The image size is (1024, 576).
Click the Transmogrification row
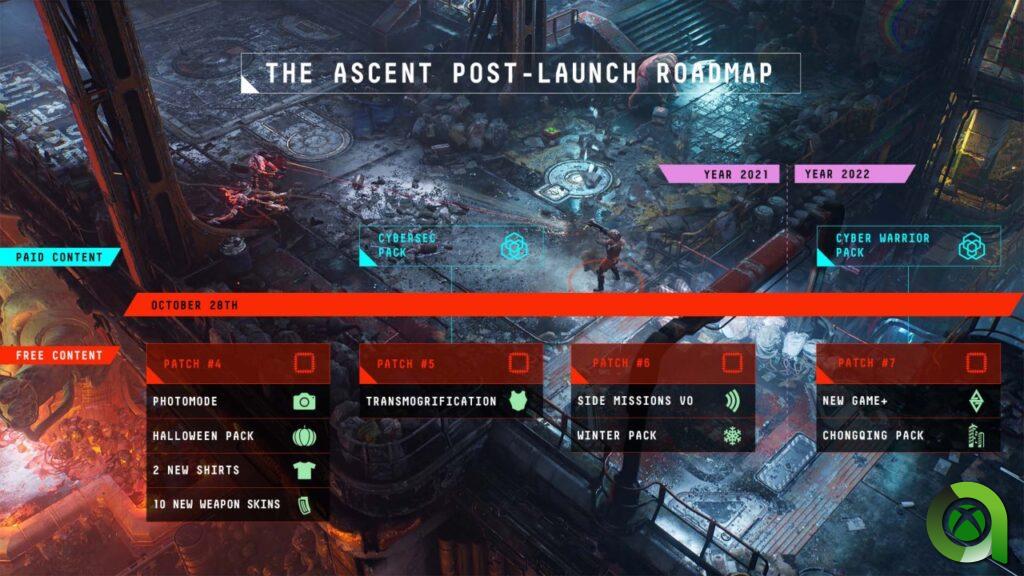point(451,401)
